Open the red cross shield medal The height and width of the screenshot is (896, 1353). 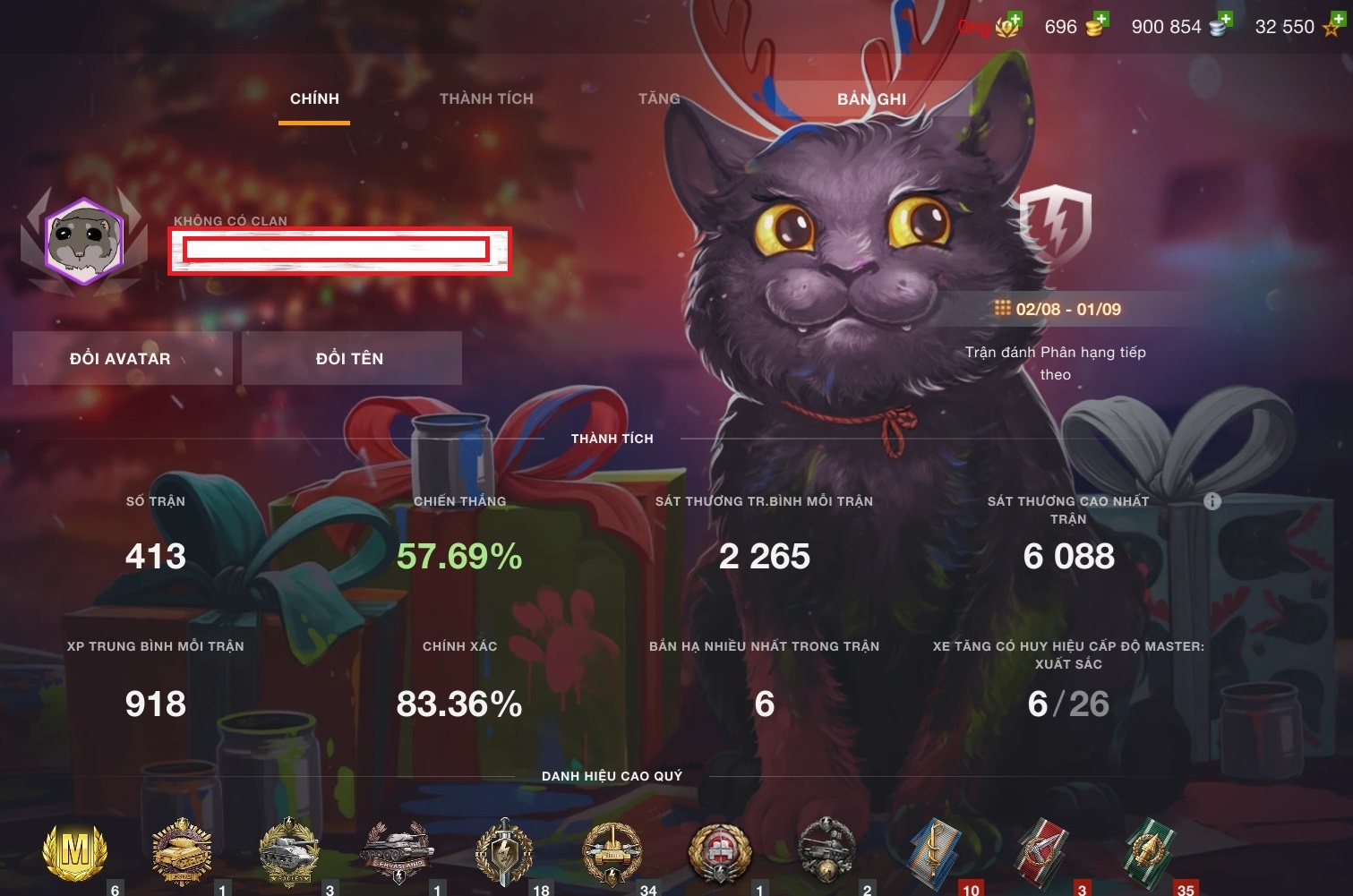[x=719, y=850]
